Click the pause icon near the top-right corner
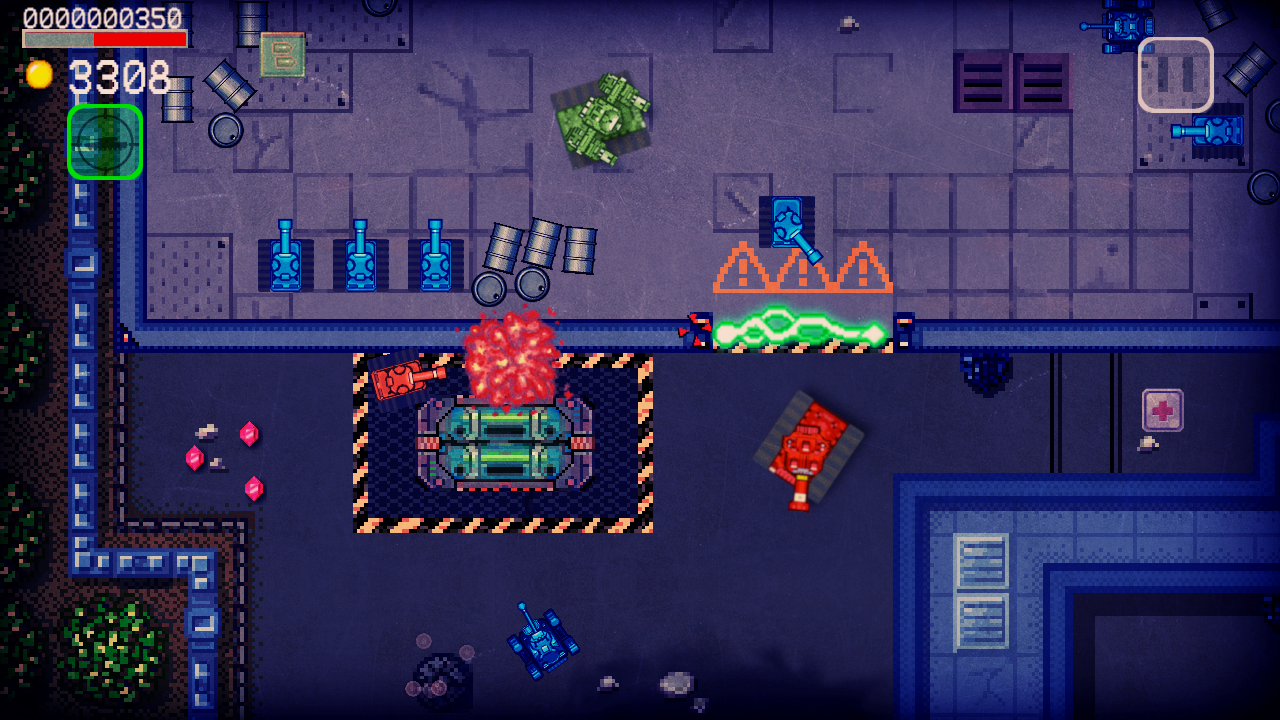1280x720 pixels. click(x=1176, y=74)
